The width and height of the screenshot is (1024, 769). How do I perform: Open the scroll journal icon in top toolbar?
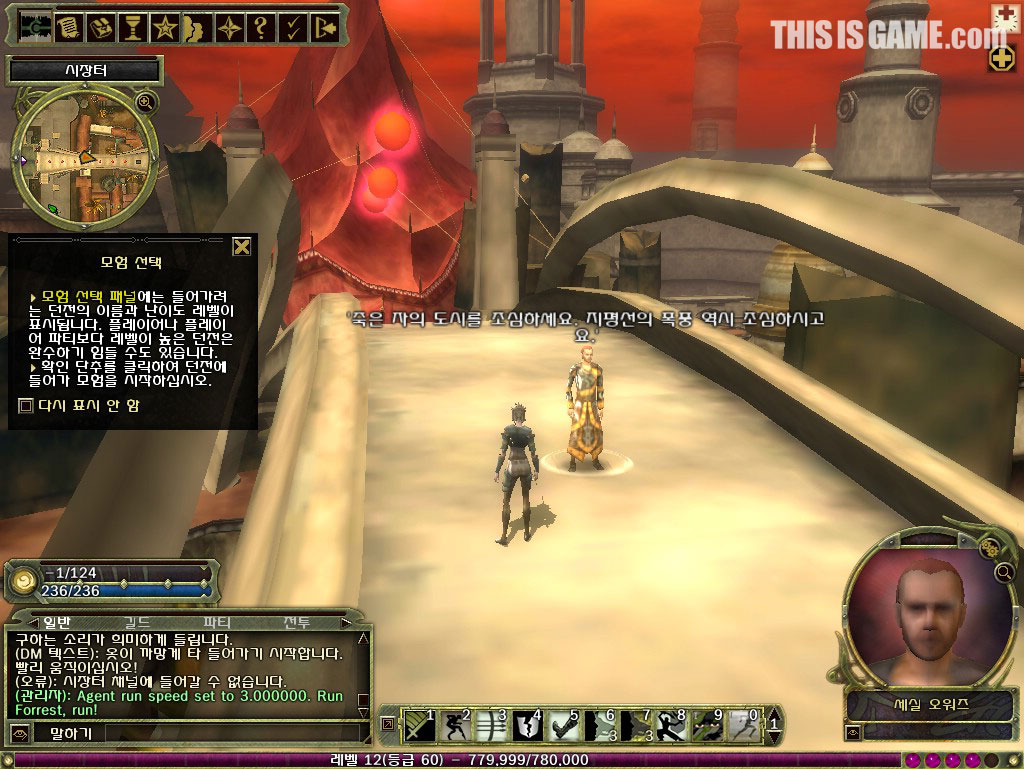tap(68, 27)
